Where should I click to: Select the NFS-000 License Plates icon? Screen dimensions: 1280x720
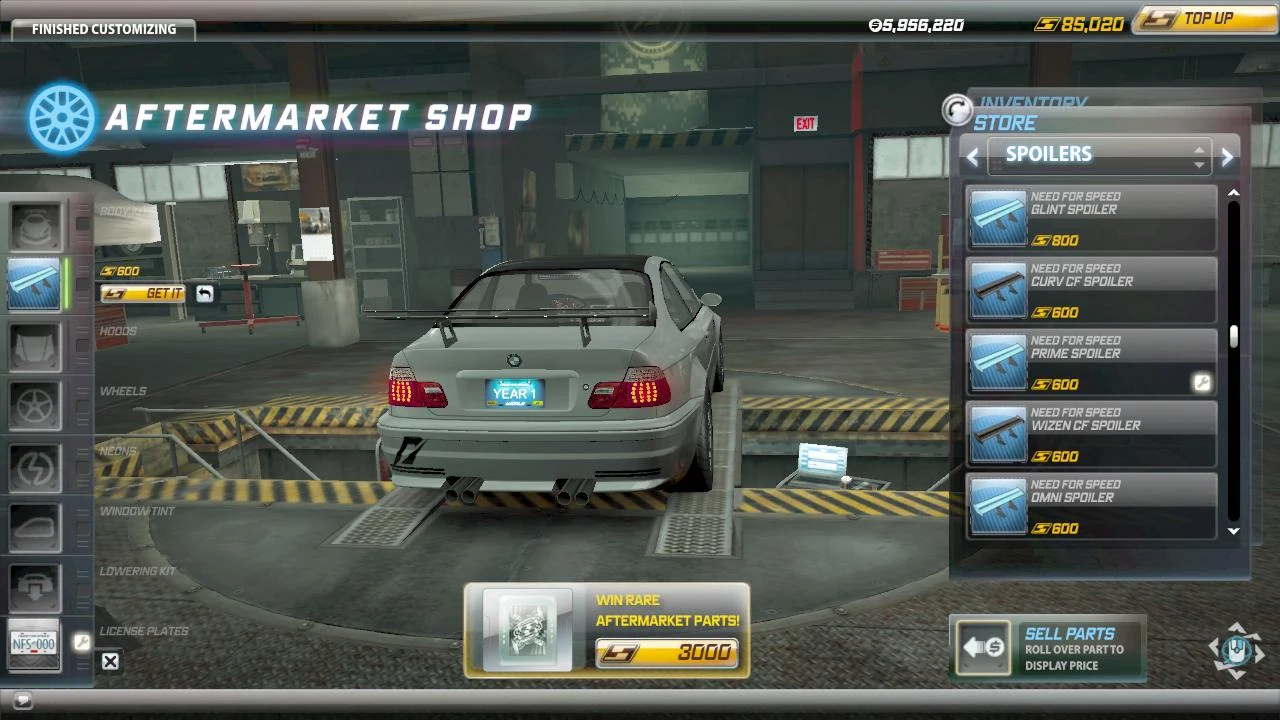(35, 645)
